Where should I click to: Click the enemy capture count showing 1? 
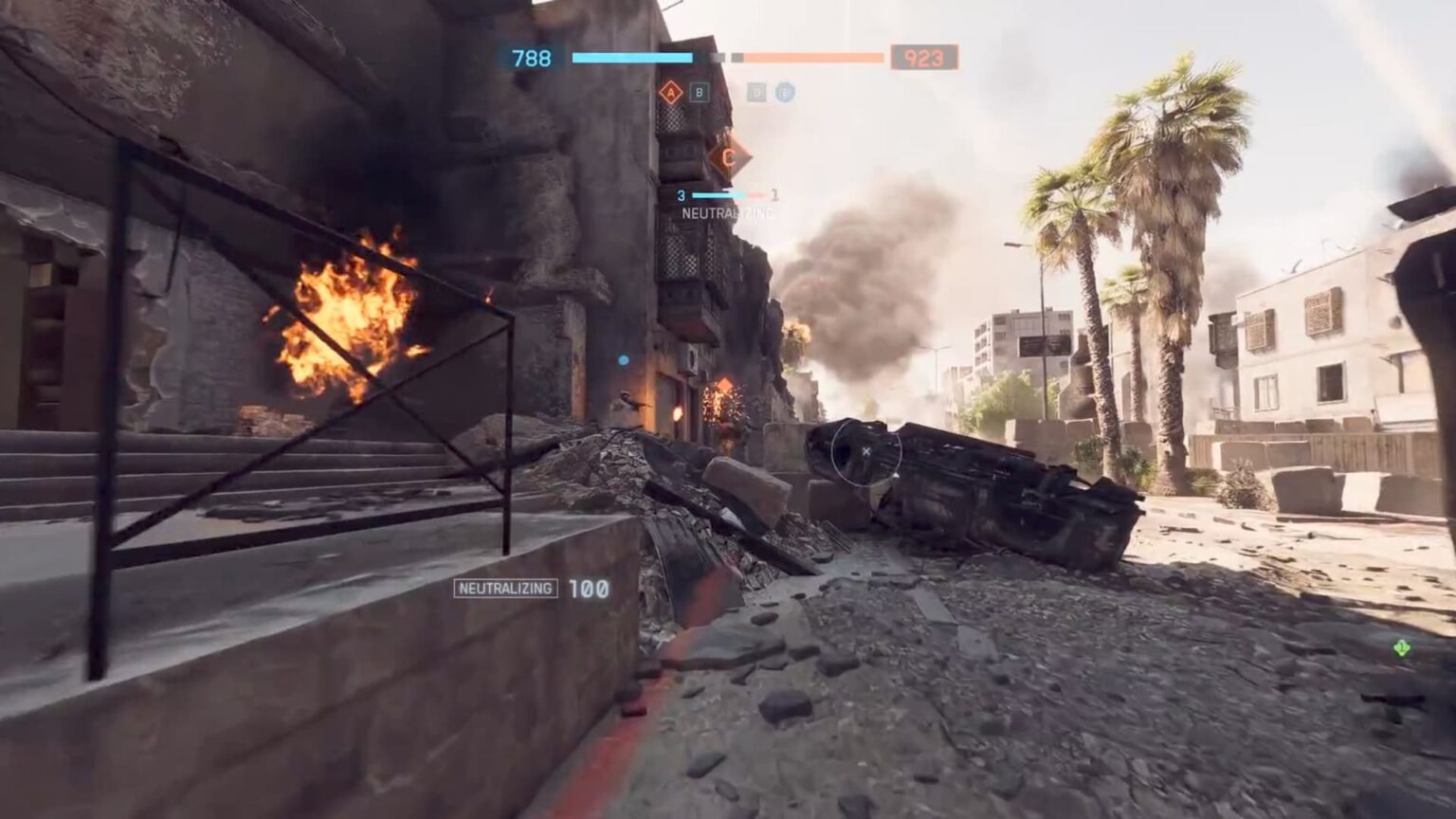(775, 193)
